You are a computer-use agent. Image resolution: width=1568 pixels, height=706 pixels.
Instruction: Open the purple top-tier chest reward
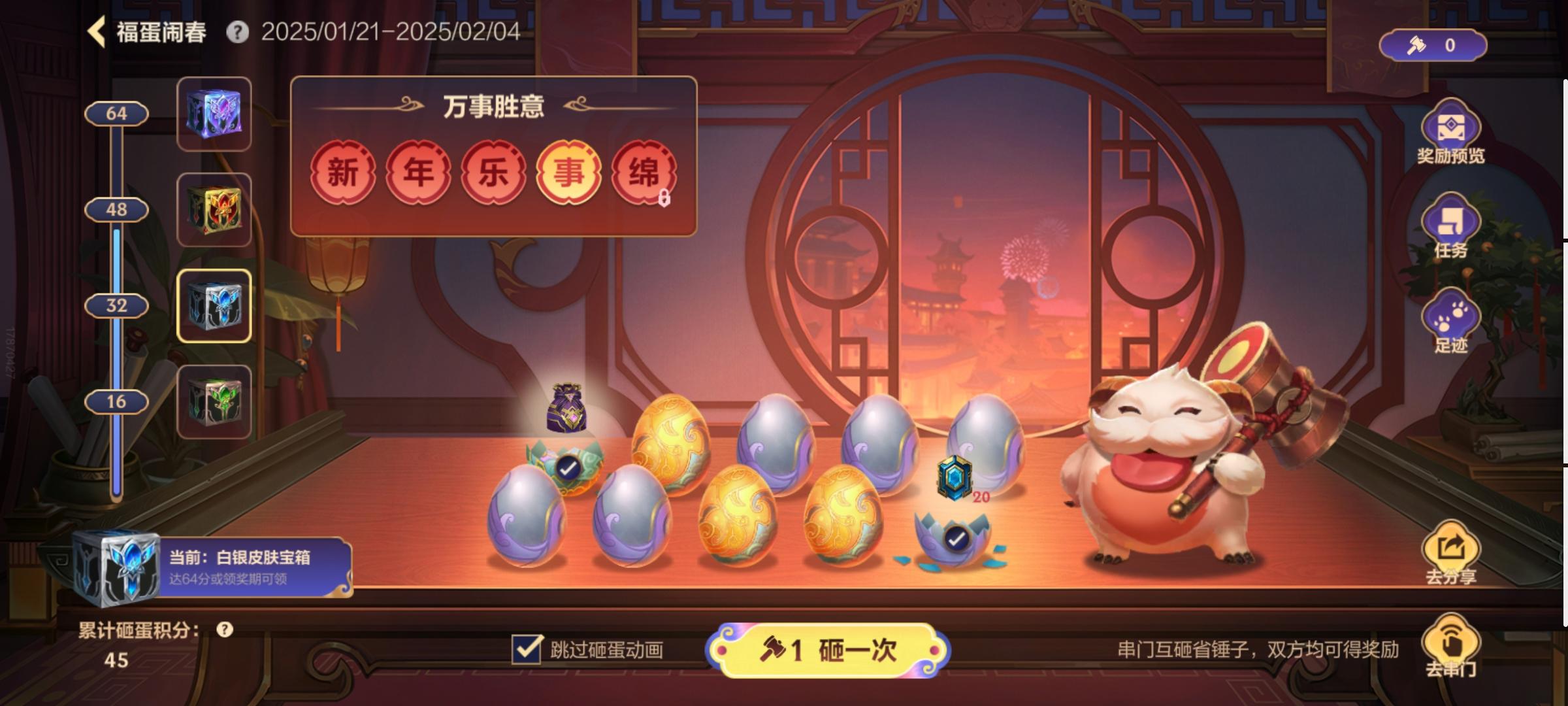[x=216, y=114]
